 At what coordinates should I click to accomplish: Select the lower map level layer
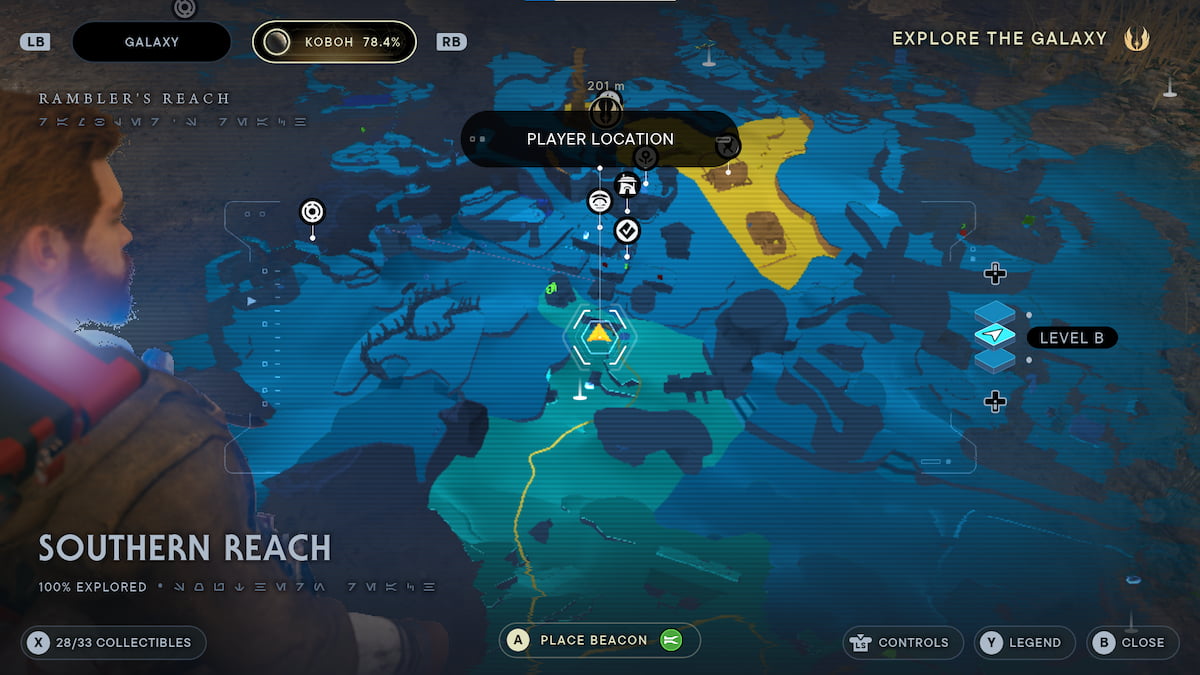pyautogui.click(x=994, y=360)
